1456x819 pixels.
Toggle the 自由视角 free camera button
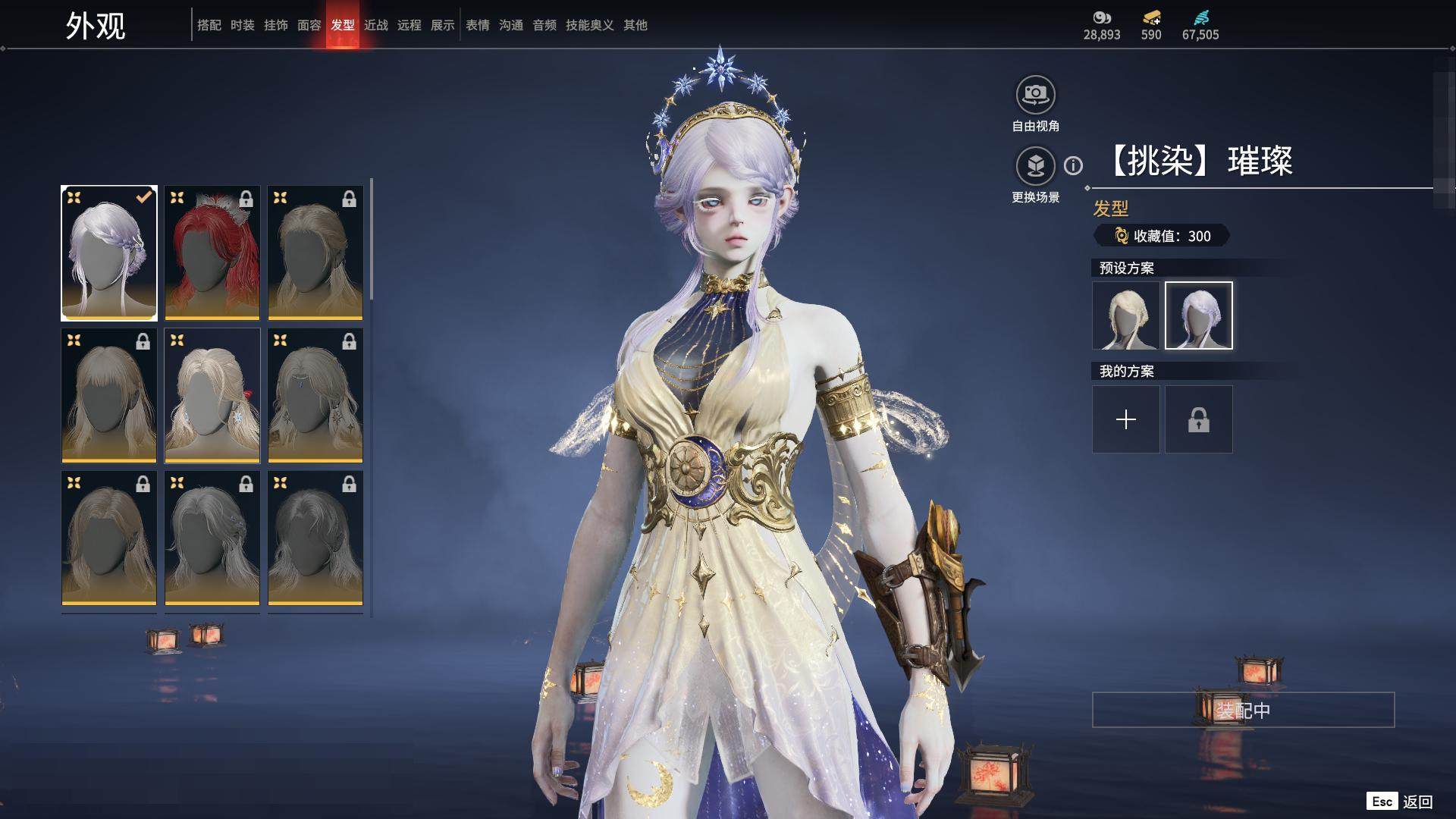[x=1035, y=95]
